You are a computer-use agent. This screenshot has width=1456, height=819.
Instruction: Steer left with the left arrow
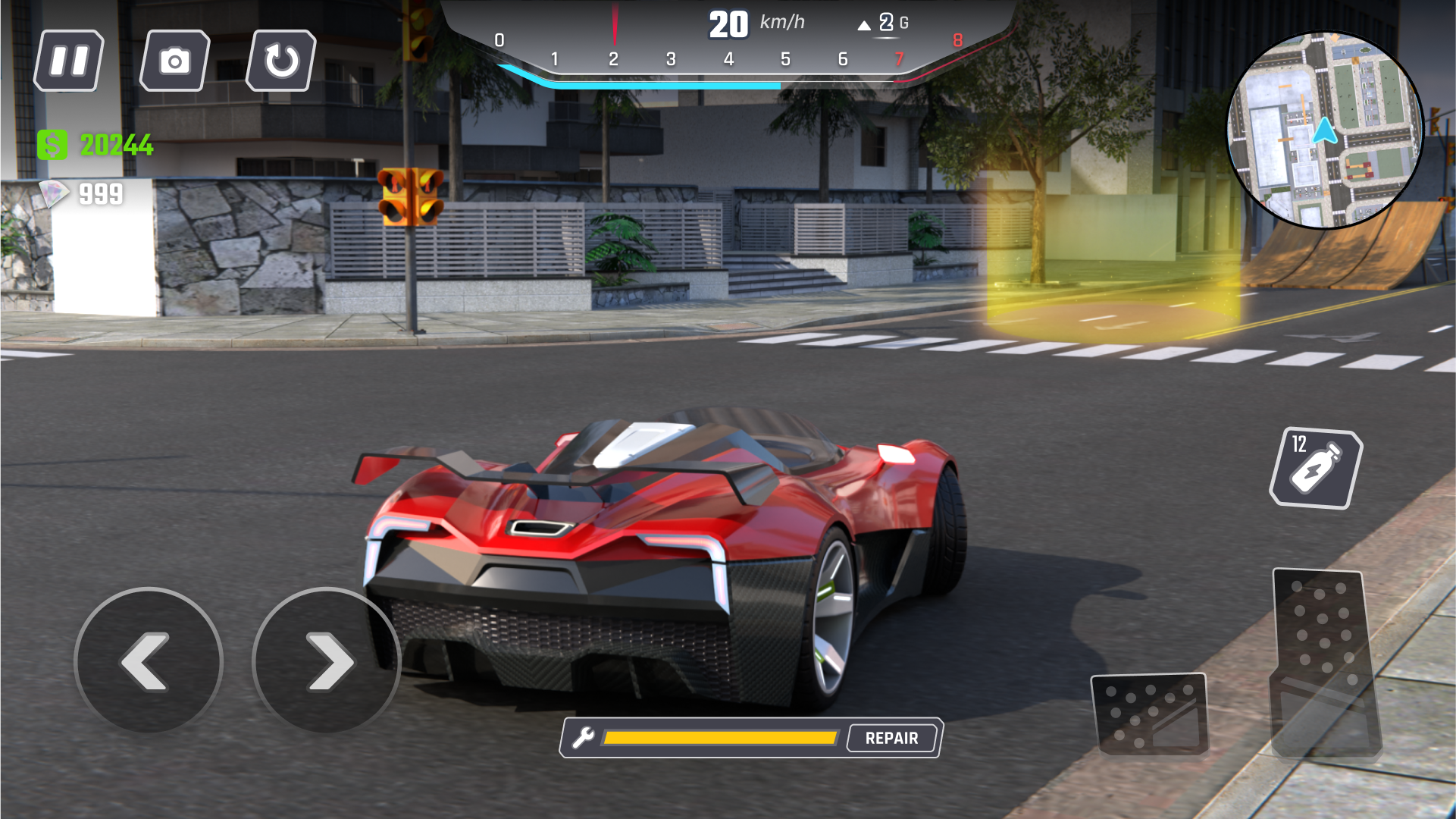(149, 661)
